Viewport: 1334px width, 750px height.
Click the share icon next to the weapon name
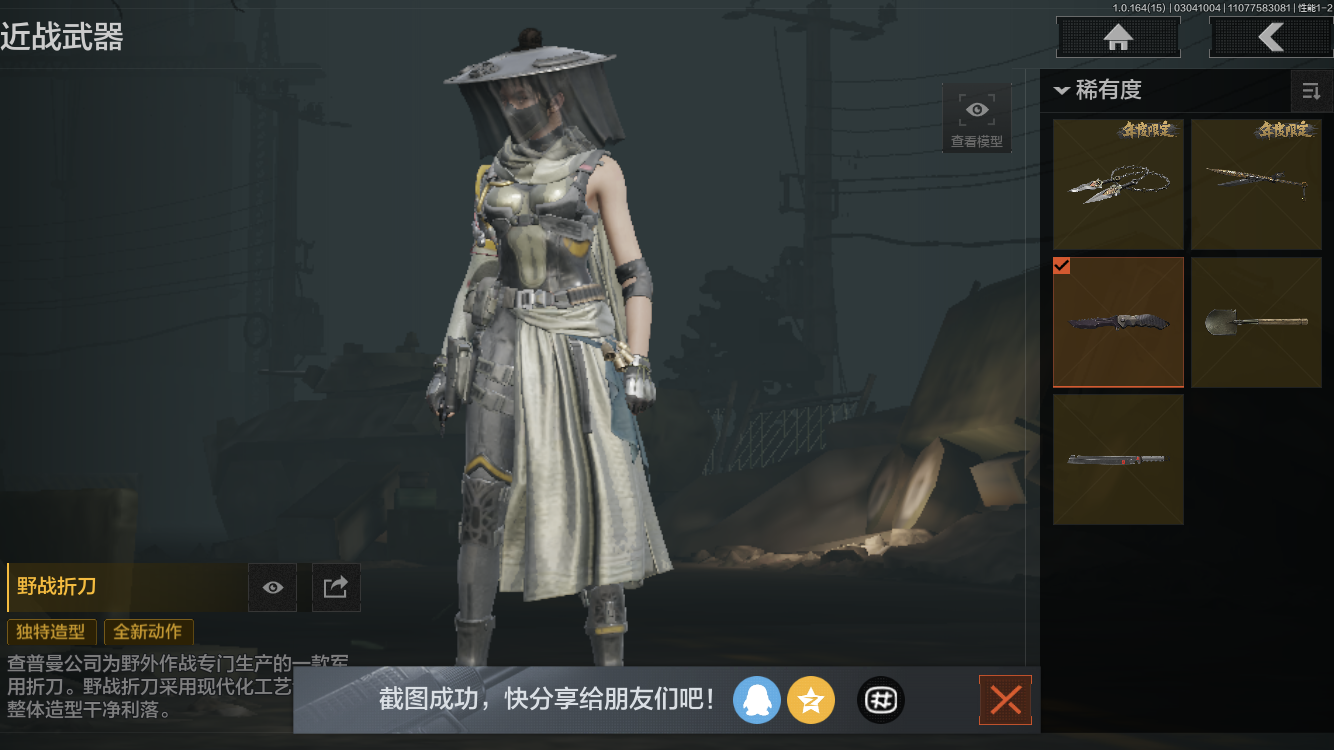335,588
